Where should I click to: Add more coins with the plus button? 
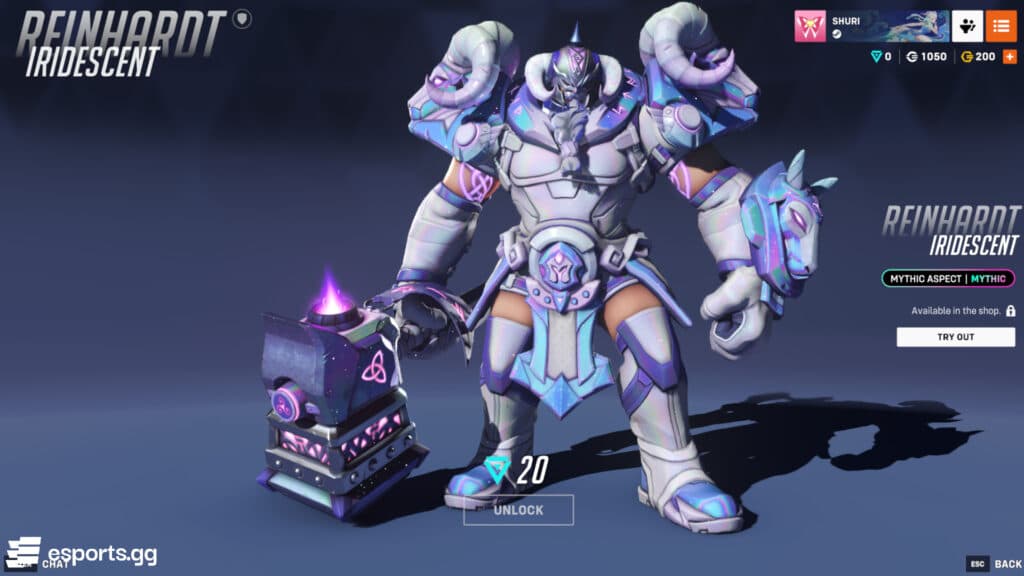coord(1008,57)
